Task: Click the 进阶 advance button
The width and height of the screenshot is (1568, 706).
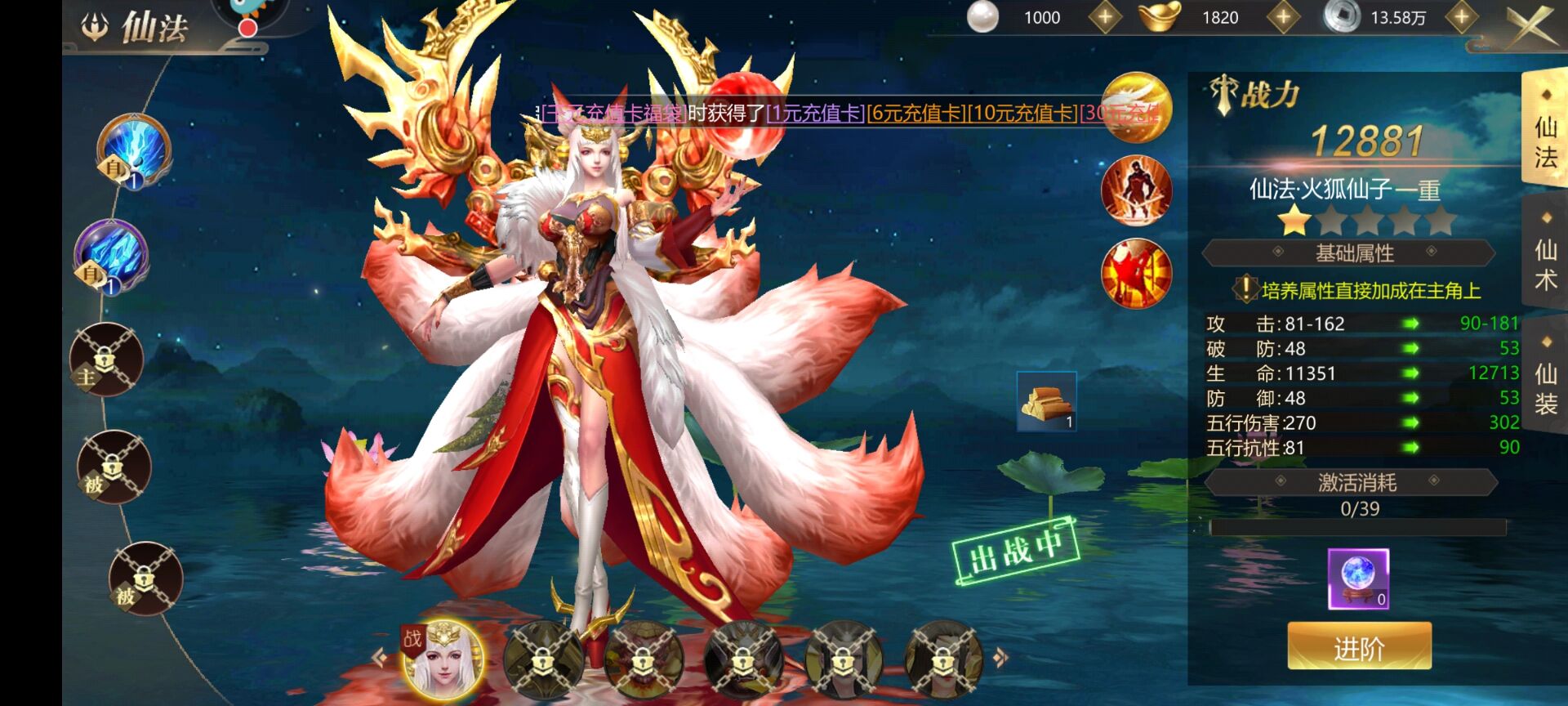Action: tap(1359, 647)
